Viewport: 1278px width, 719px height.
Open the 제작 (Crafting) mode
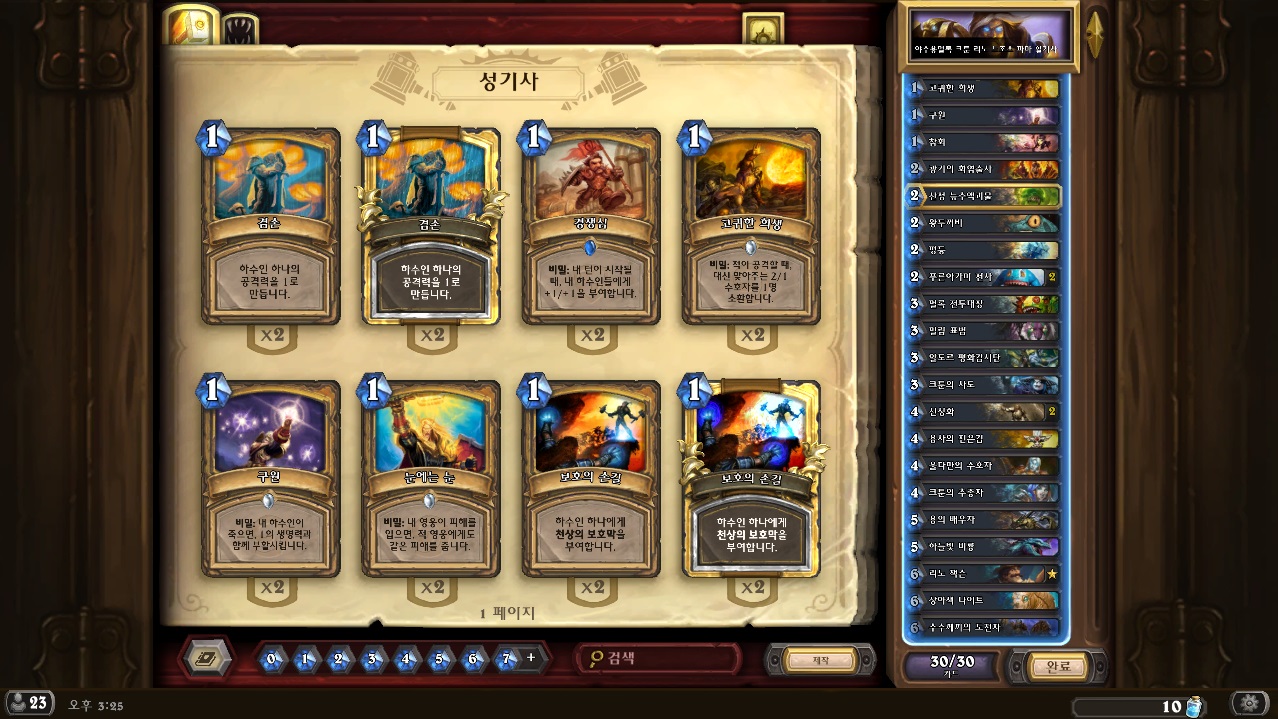pos(820,660)
